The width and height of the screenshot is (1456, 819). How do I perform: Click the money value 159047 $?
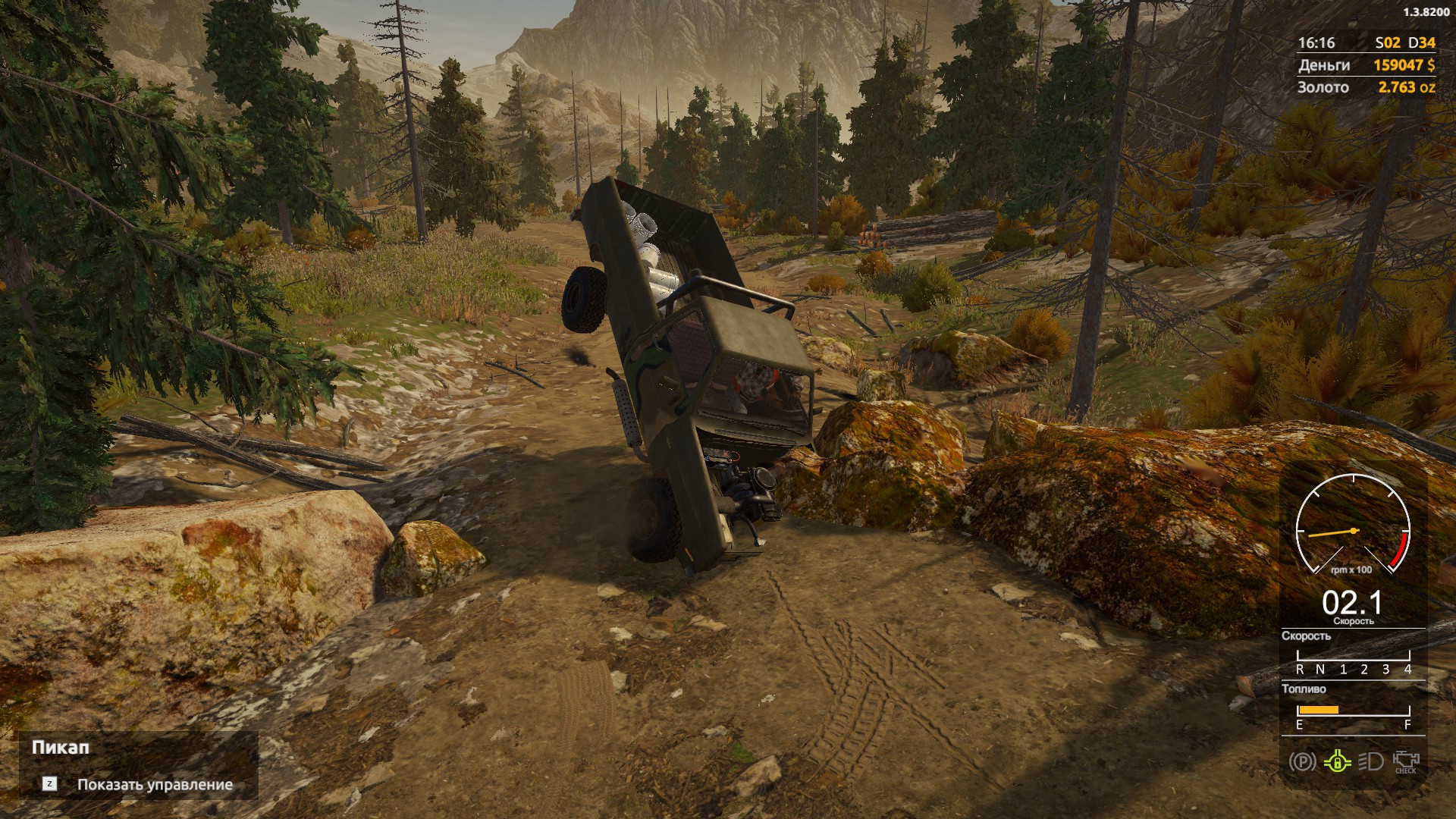(x=1404, y=65)
